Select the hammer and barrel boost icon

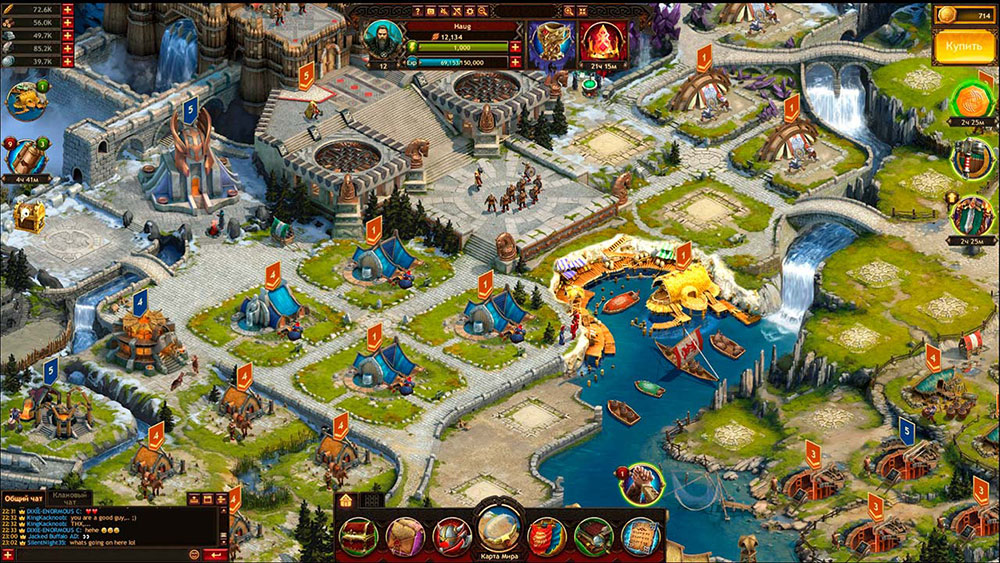(x=968, y=157)
